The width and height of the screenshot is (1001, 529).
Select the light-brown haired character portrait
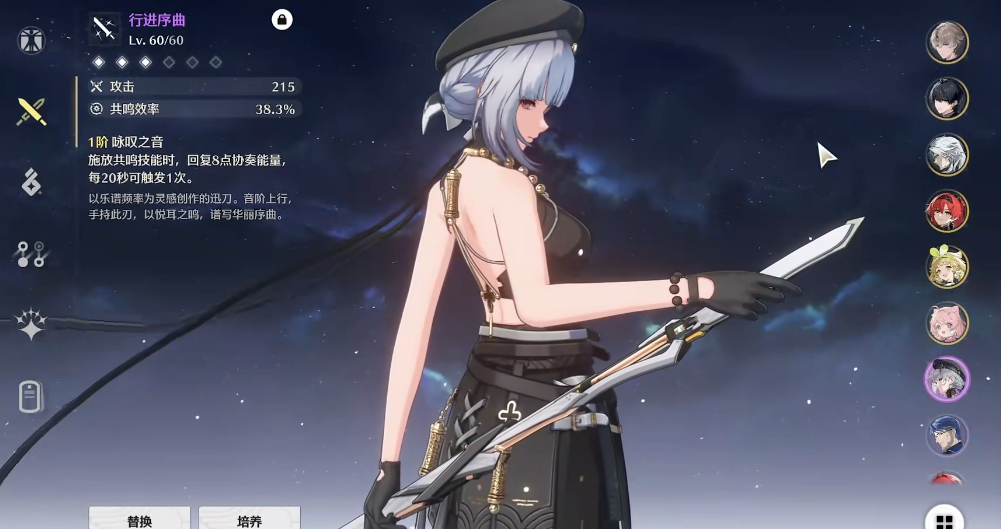coord(946,43)
